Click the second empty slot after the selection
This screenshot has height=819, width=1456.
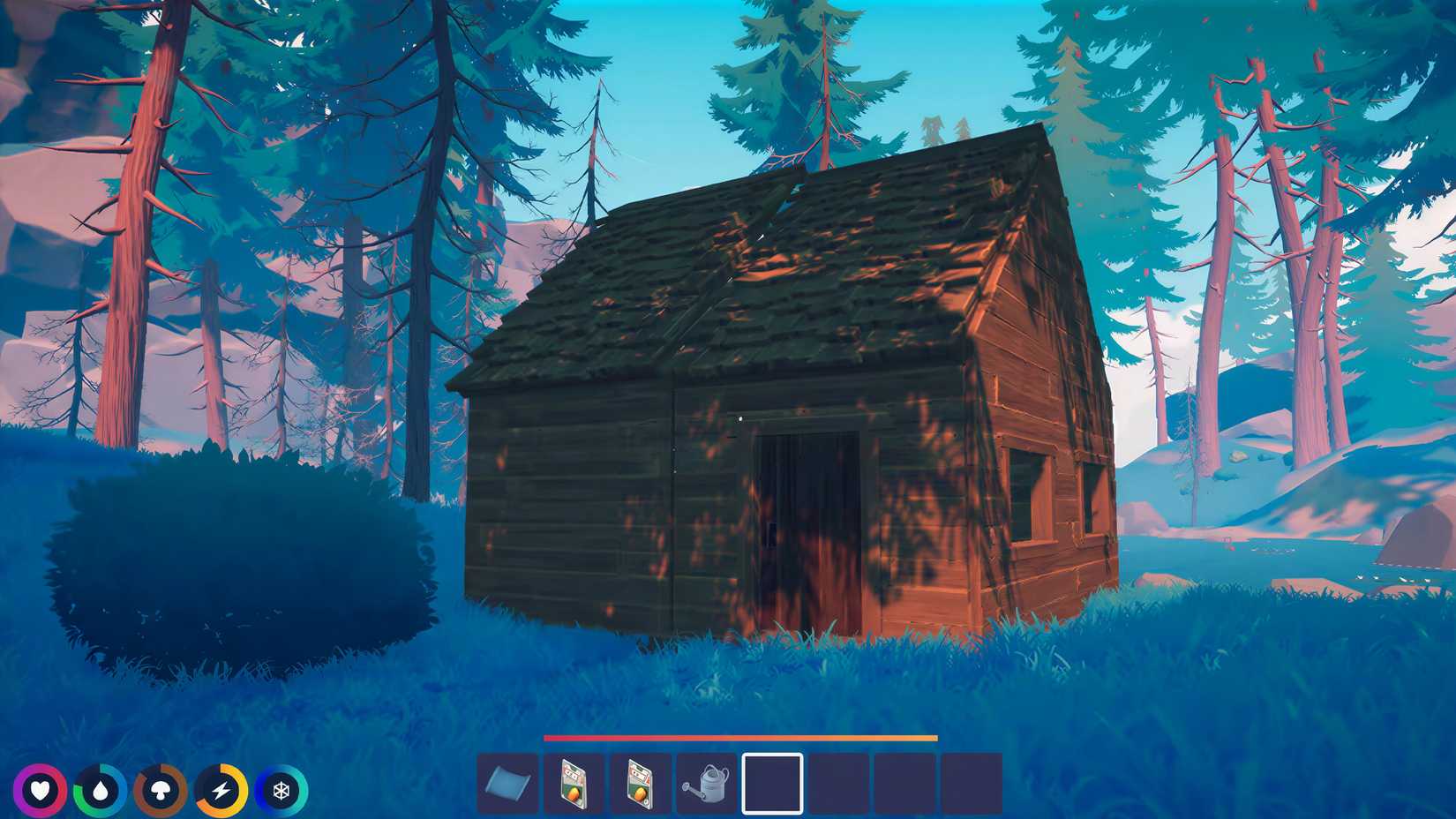coord(902,783)
